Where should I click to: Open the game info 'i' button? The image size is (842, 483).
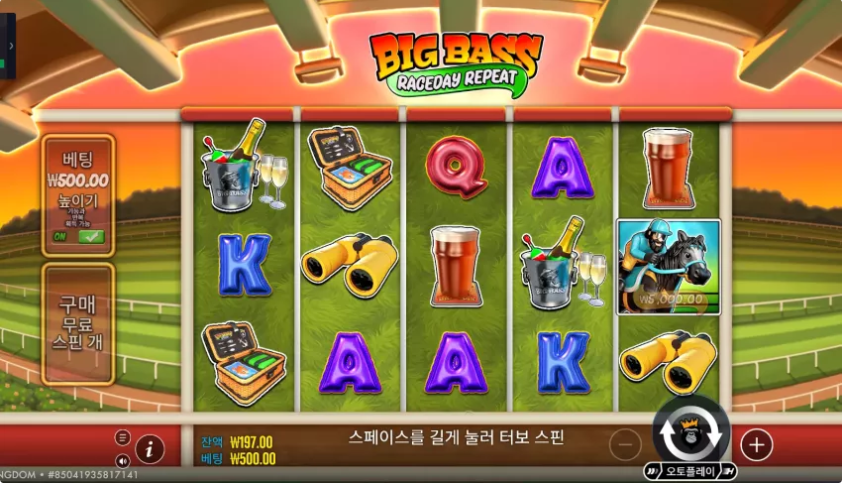150,449
